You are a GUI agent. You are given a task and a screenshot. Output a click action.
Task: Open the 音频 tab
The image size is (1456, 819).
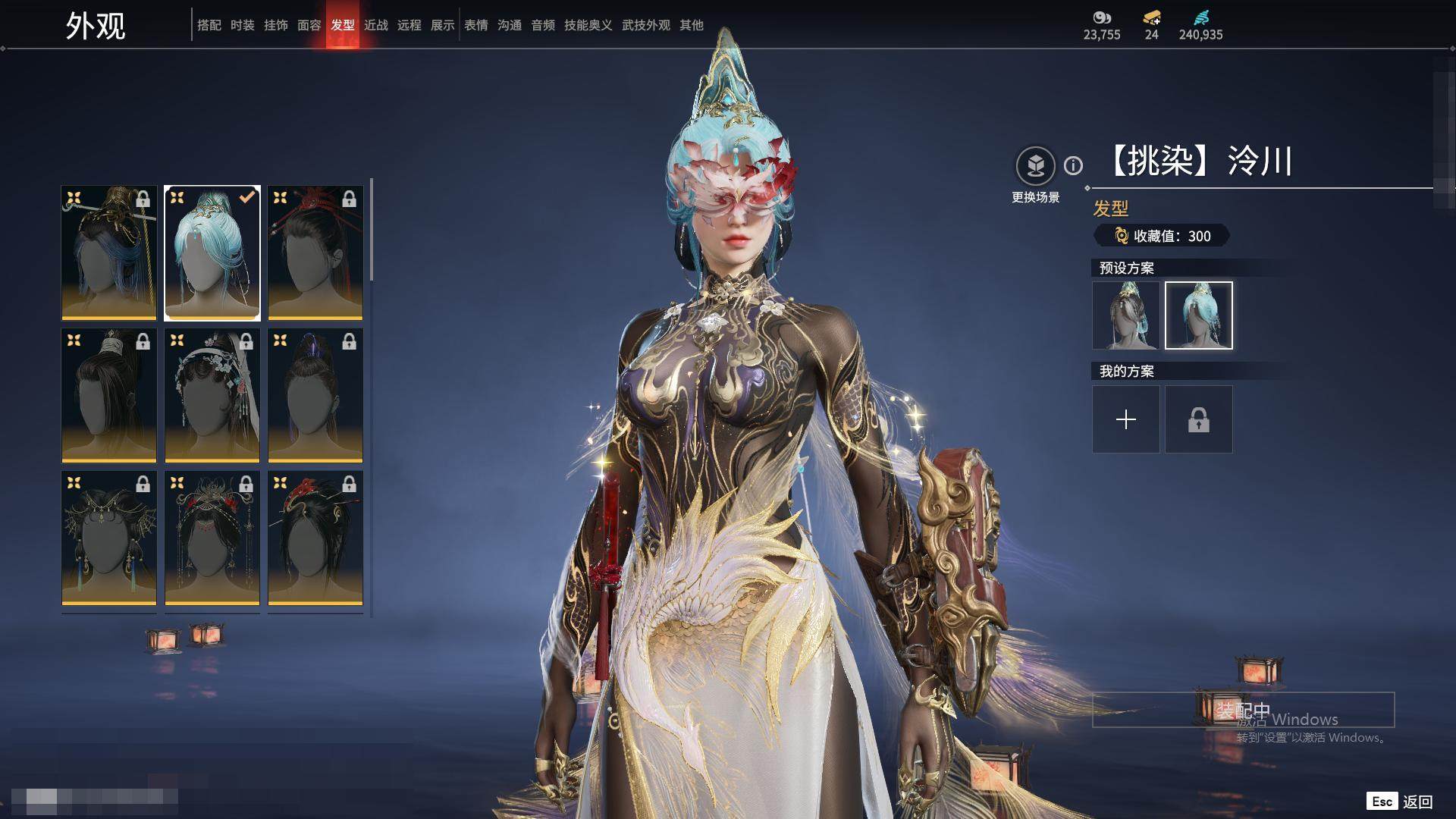click(x=542, y=25)
